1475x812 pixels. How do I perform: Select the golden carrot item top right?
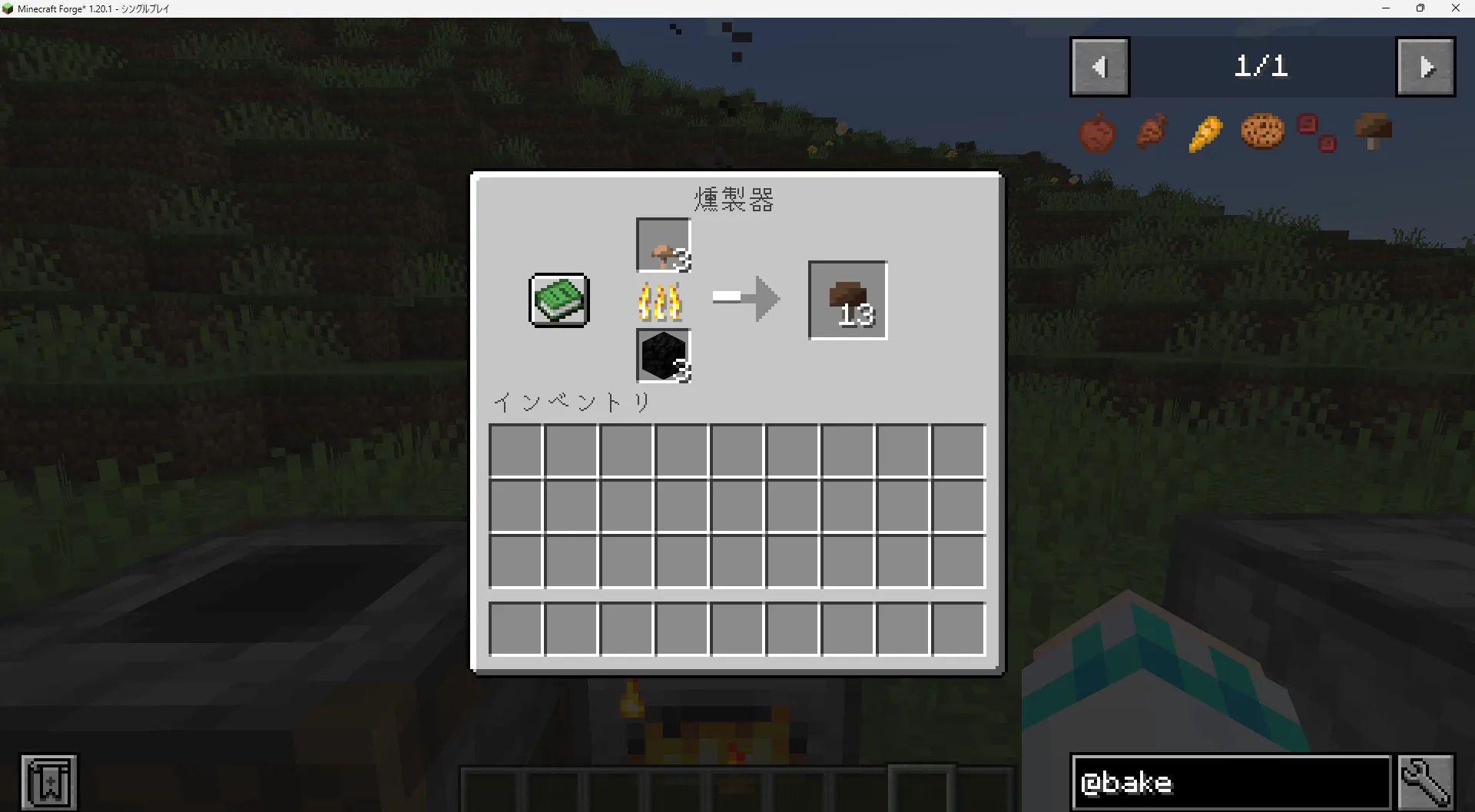[1205, 131]
